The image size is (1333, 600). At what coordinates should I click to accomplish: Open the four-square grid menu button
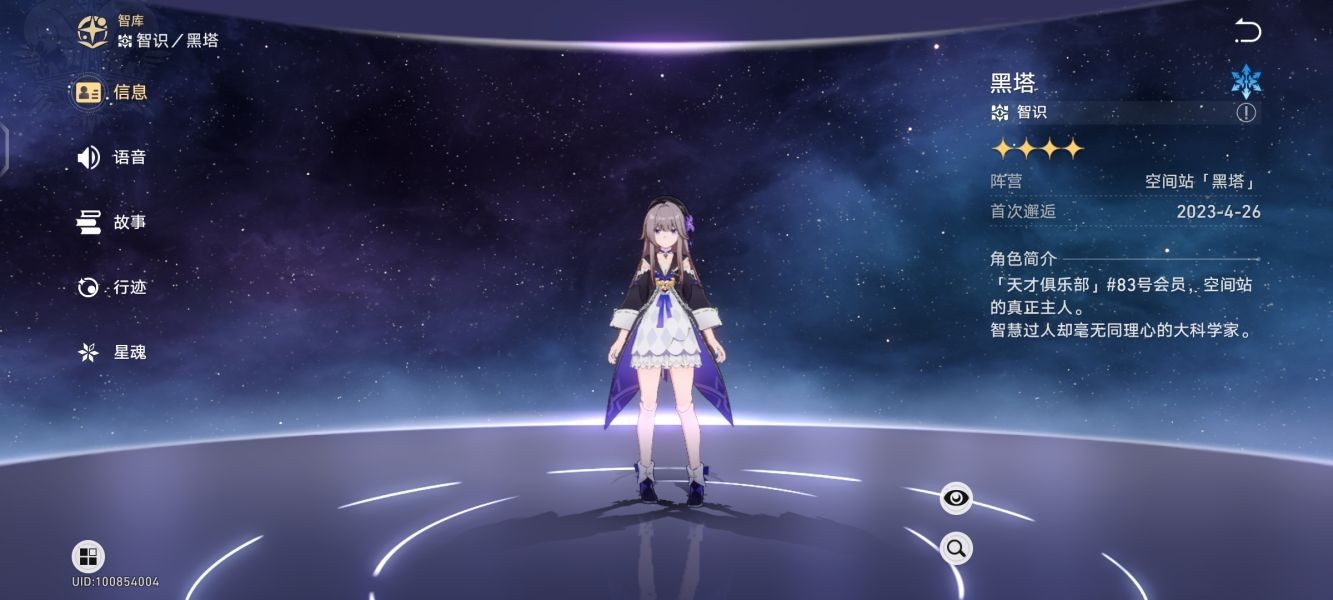click(x=88, y=557)
